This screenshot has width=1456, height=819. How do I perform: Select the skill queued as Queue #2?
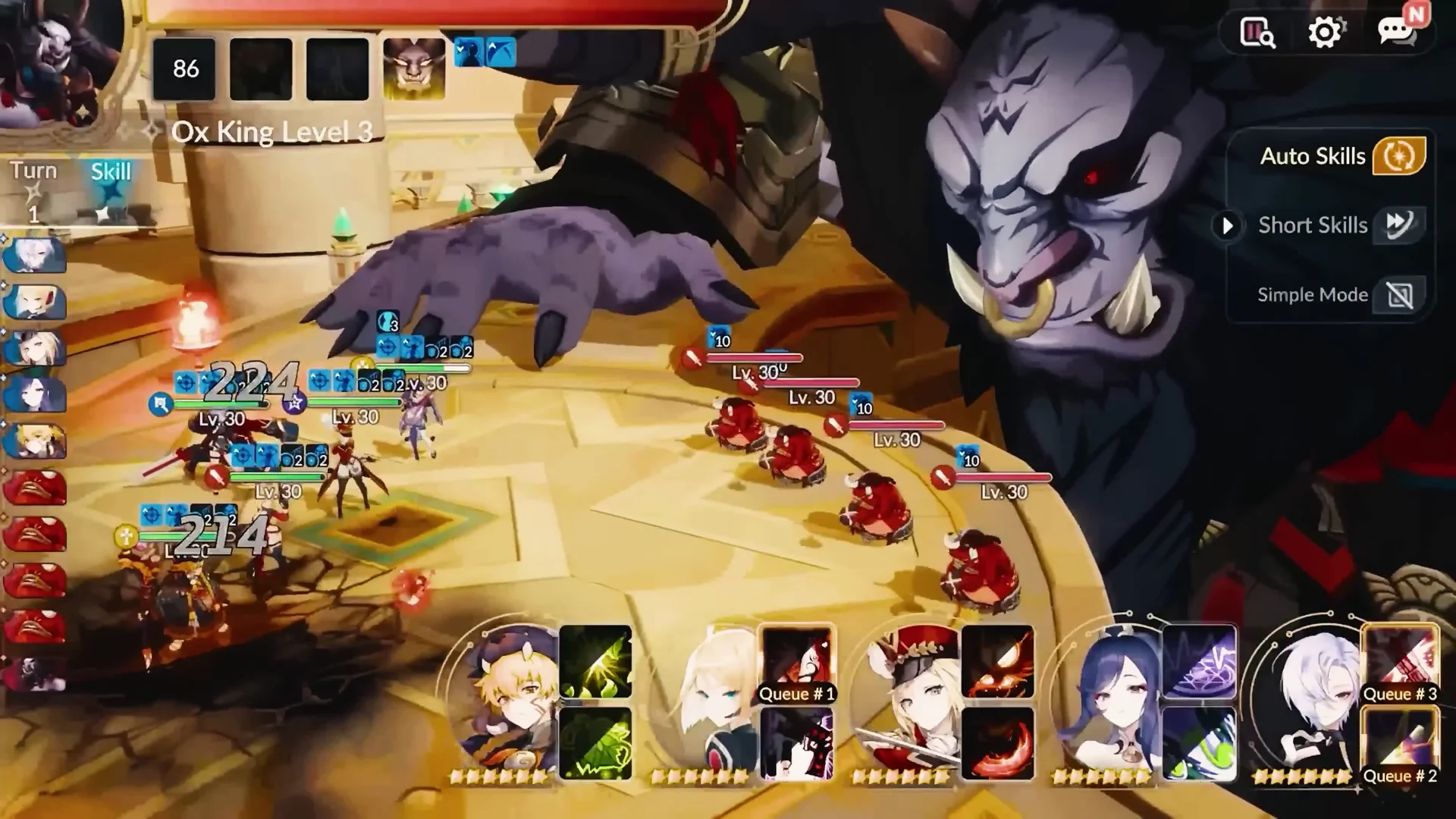(x=1400, y=745)
